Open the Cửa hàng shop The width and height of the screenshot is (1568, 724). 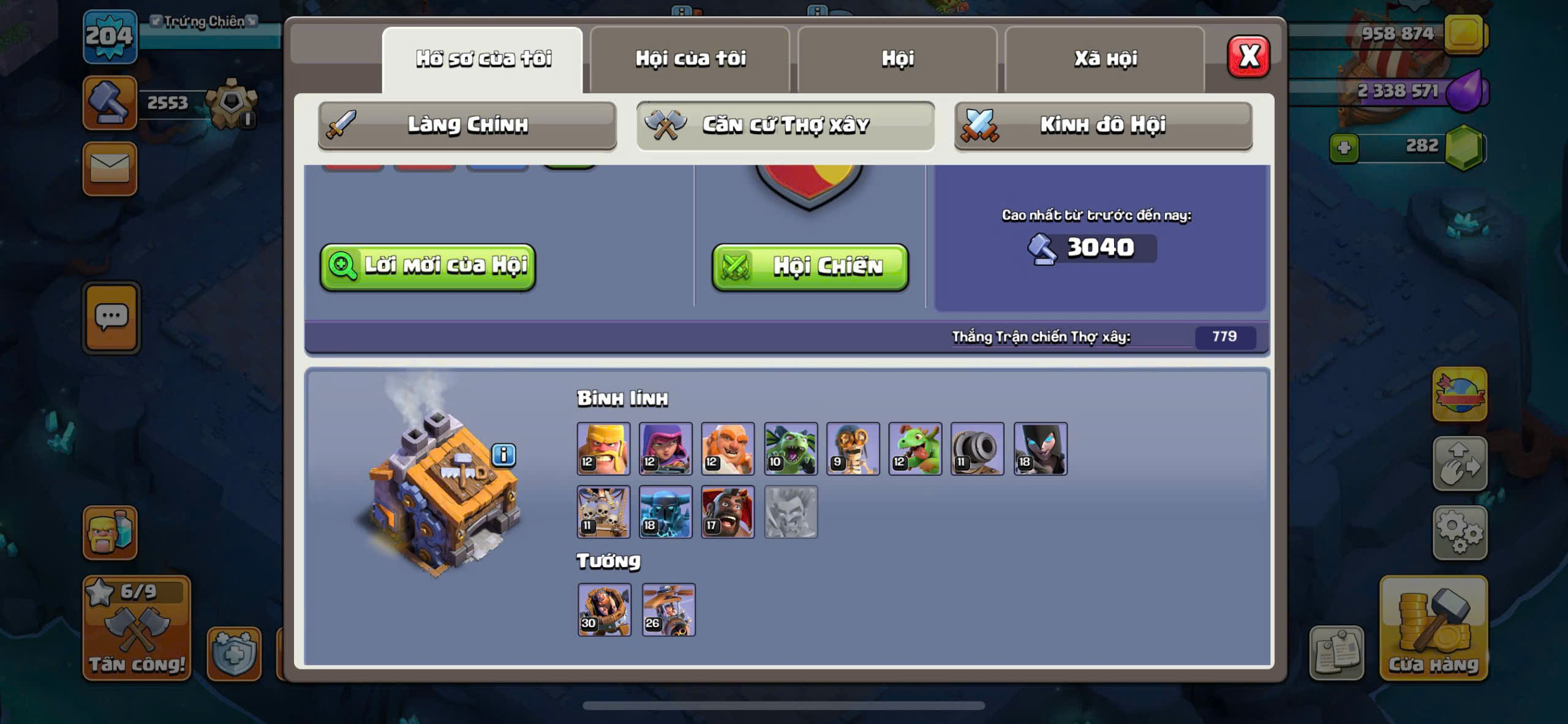click(1433, 628)
